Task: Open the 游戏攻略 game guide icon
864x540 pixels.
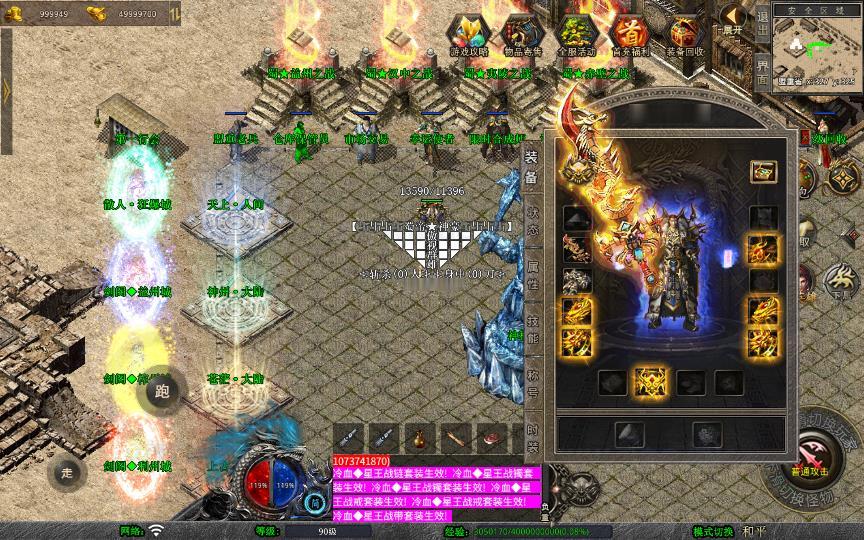Action: click(469, 35)
